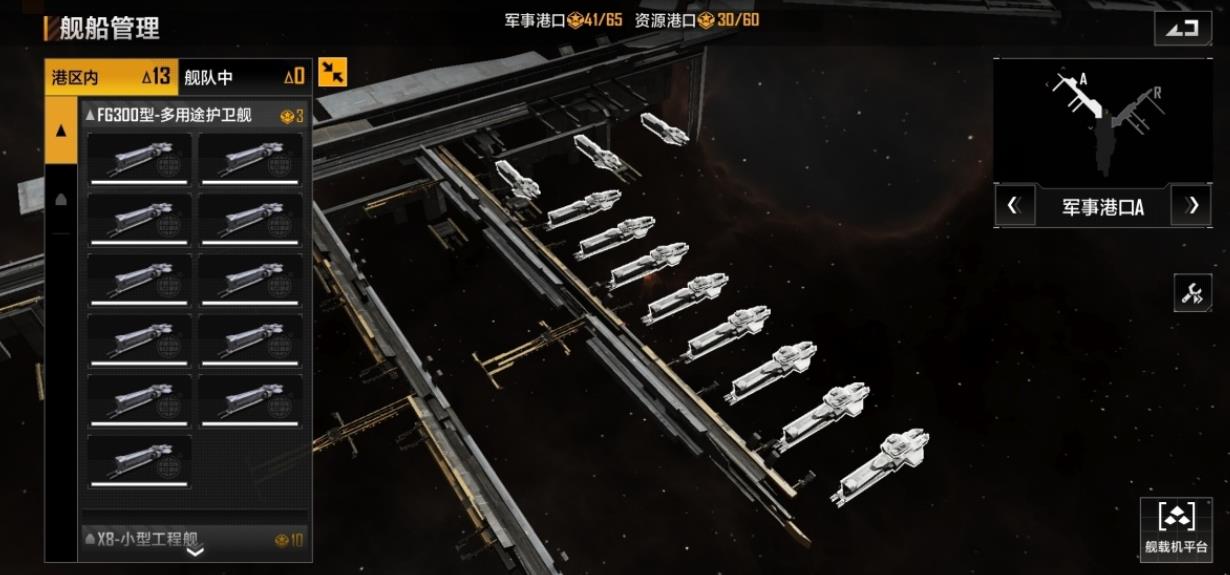The image size is (1230, 575).
Task: Show the next port
Action: pos(1191,206)
